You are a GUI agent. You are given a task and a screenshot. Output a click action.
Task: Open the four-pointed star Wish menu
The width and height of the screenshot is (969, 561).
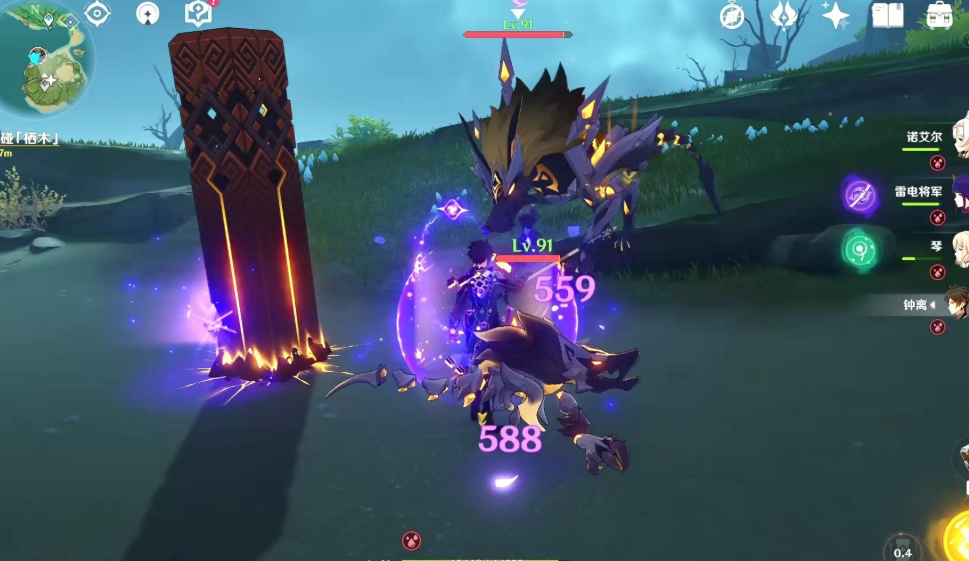coord(835,15)
